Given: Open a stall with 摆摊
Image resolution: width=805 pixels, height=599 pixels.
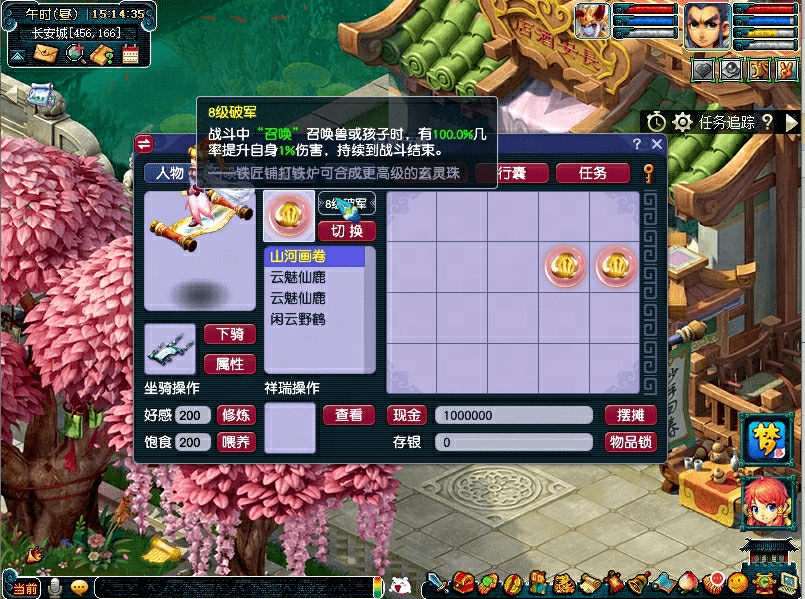Looking at the screenshot, I should tap(630, 415).
